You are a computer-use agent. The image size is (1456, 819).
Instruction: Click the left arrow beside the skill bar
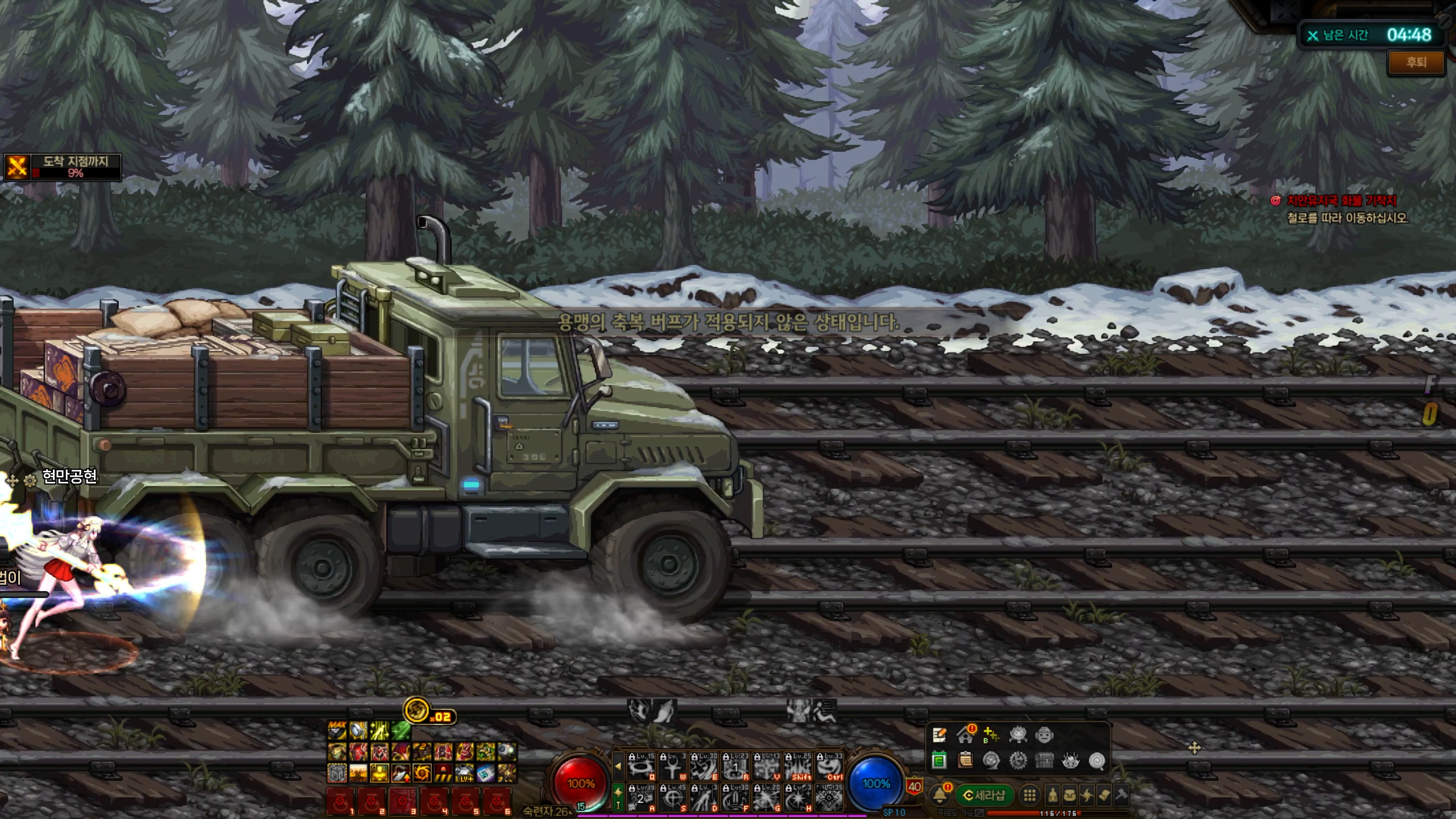tap(618, 766)
